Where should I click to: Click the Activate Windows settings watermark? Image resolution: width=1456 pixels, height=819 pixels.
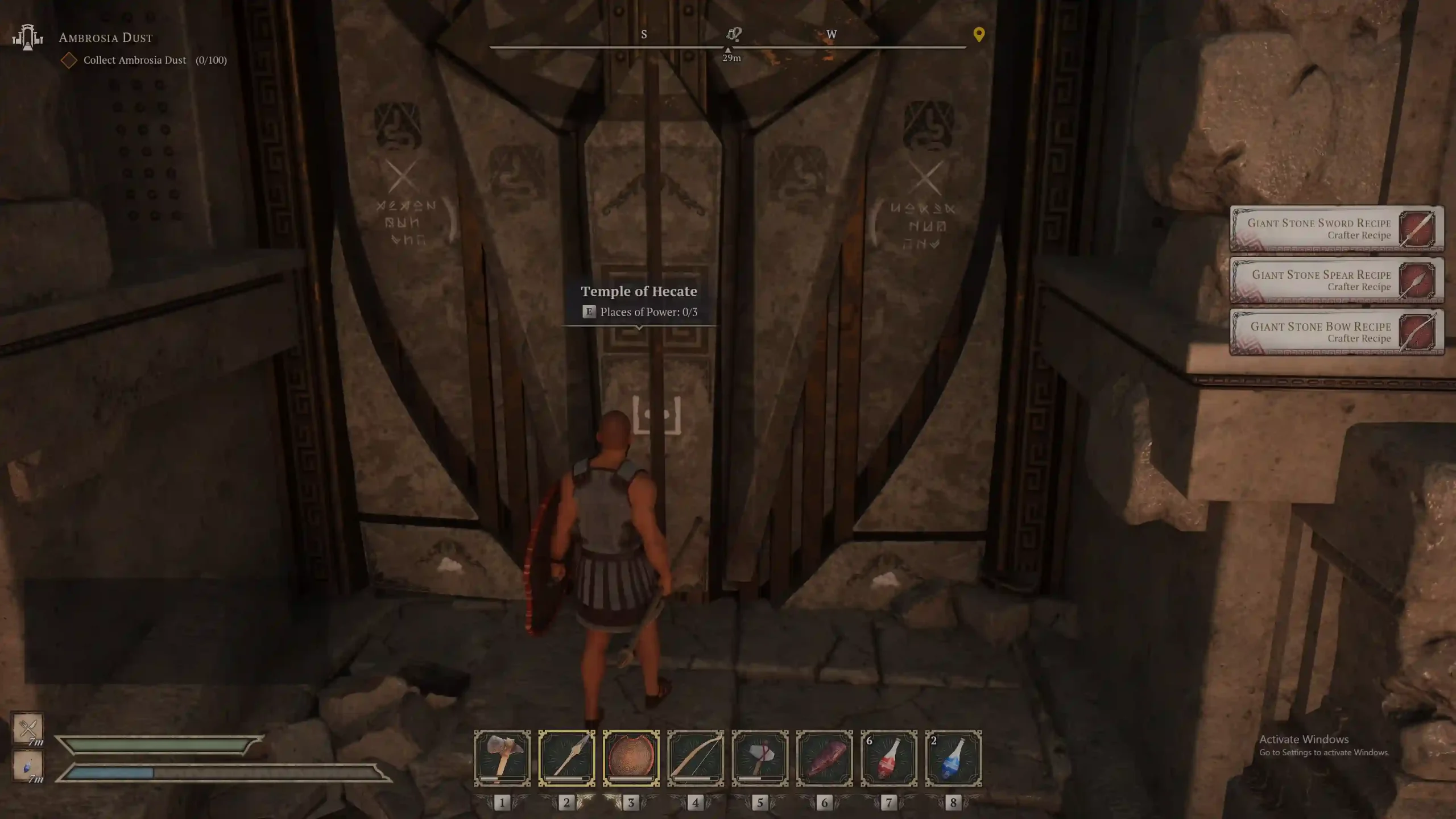click(x=1324, y=745)
